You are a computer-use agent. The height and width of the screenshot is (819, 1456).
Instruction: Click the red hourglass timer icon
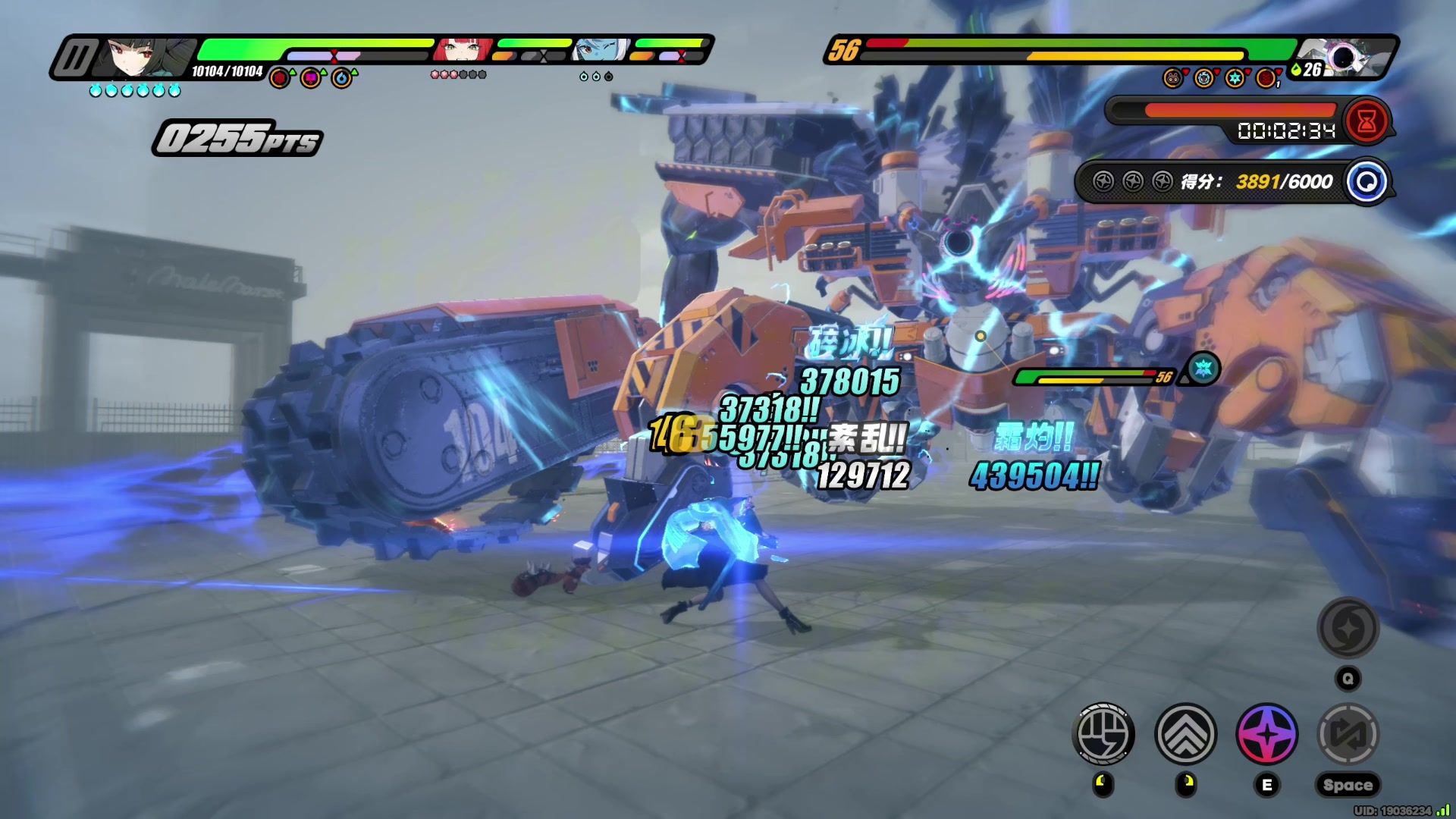pyautogui.click(x=1367, y=121)
